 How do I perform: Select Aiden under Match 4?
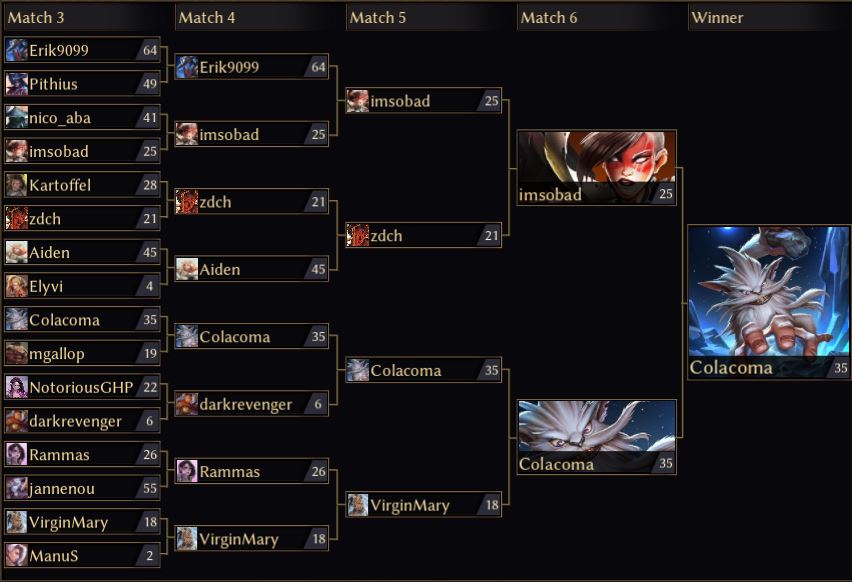click(x=252, y=270)
